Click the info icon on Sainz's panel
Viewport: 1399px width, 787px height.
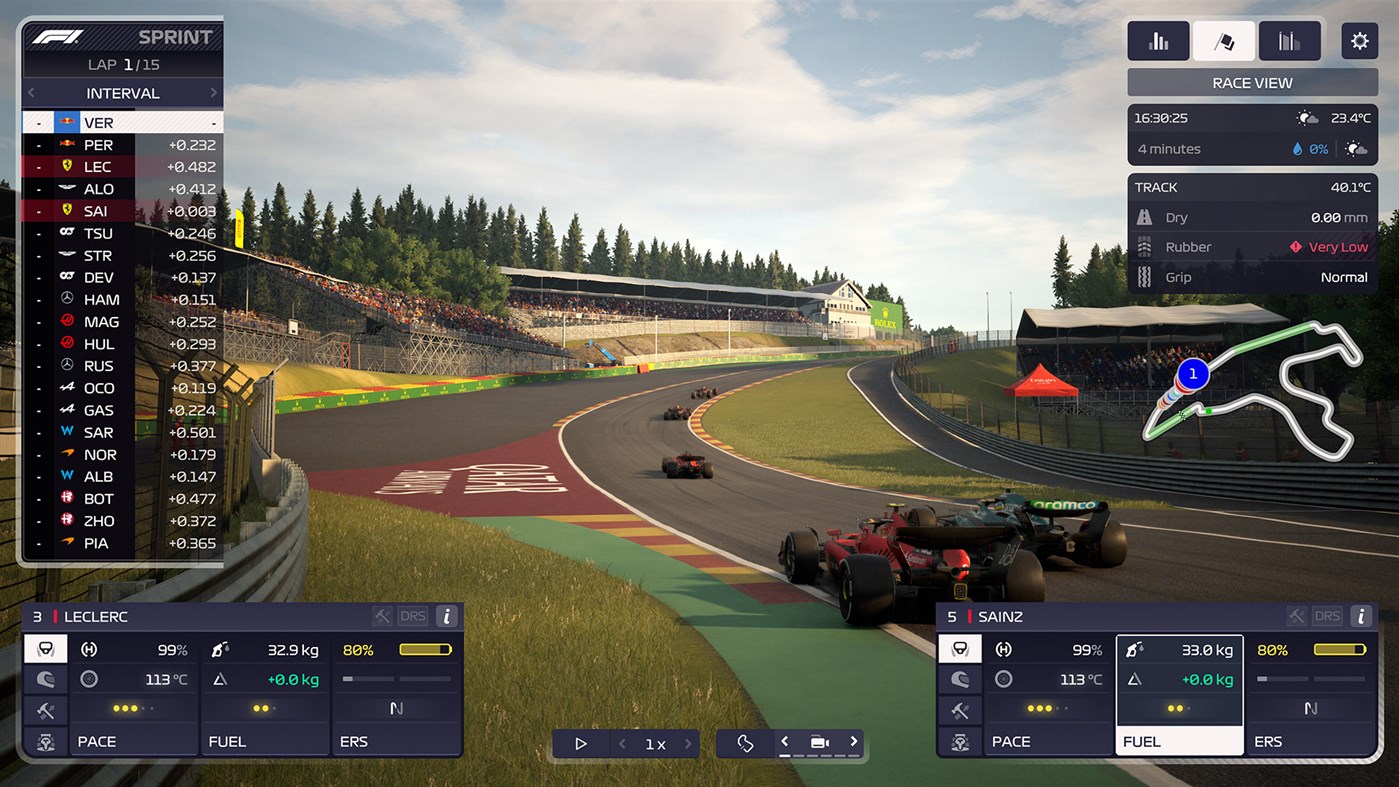coord(1361,616)
